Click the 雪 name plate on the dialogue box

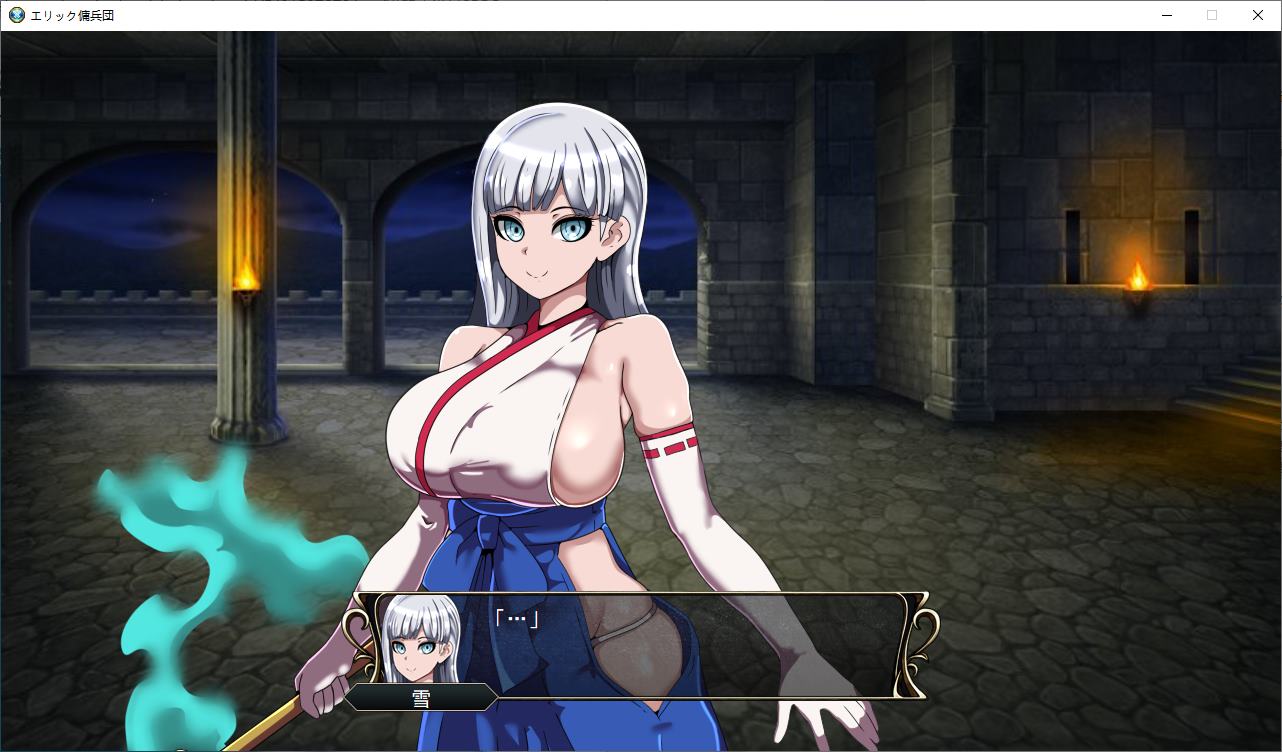click(x=421, y=697)
